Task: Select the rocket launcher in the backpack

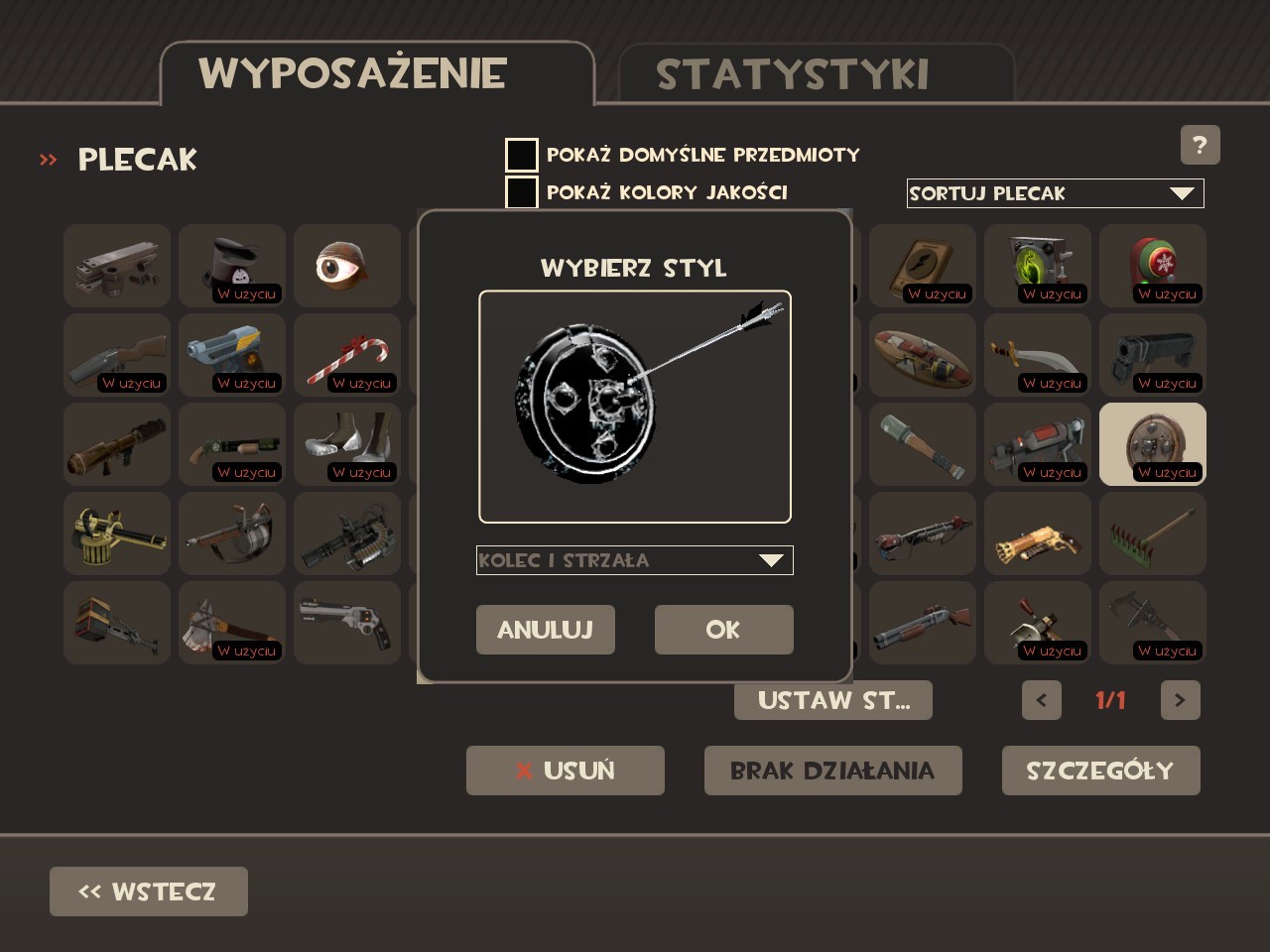Action: [116, 444]
